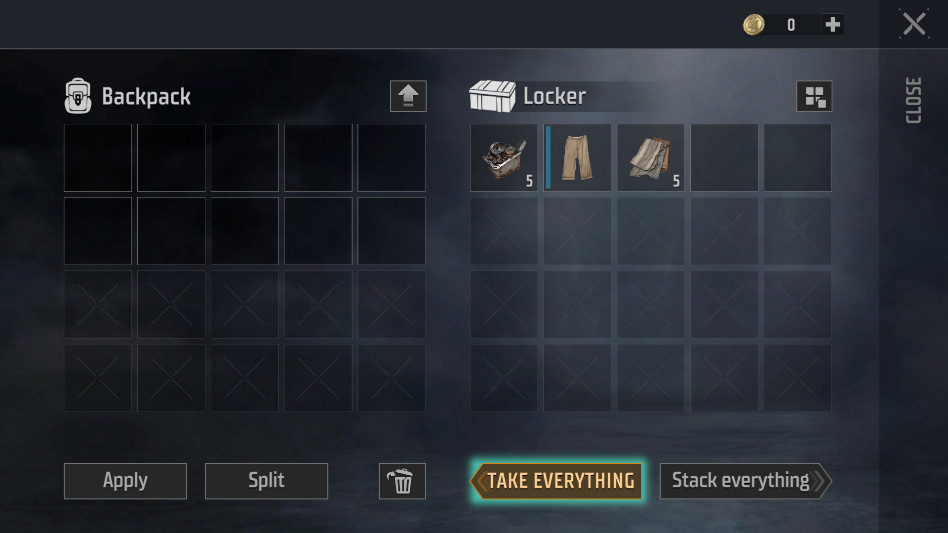Stack everything into the locker
Screen dimensions: 948x533
pyautogui.click(x=744, y=481)
